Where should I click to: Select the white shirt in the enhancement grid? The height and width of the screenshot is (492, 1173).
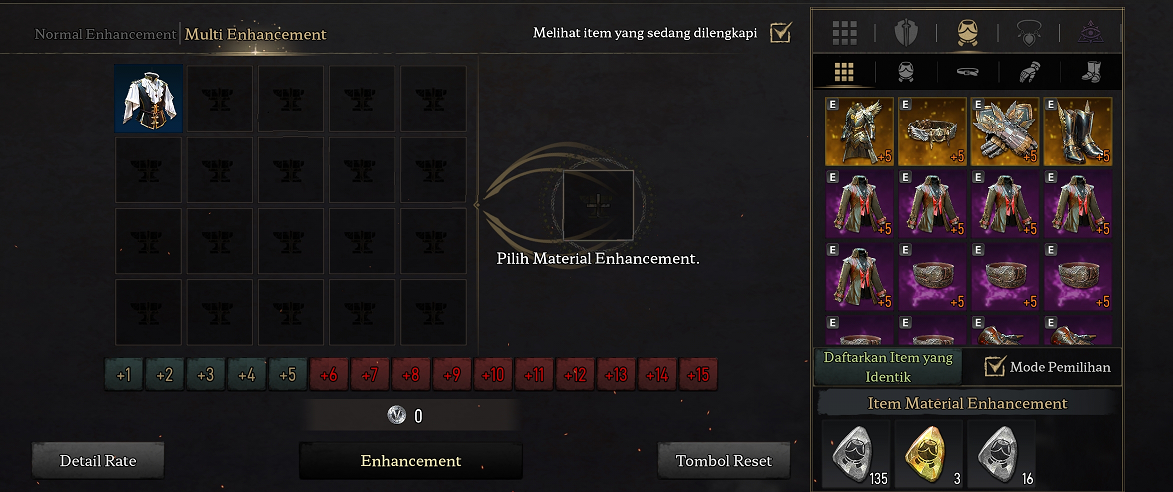148,98
